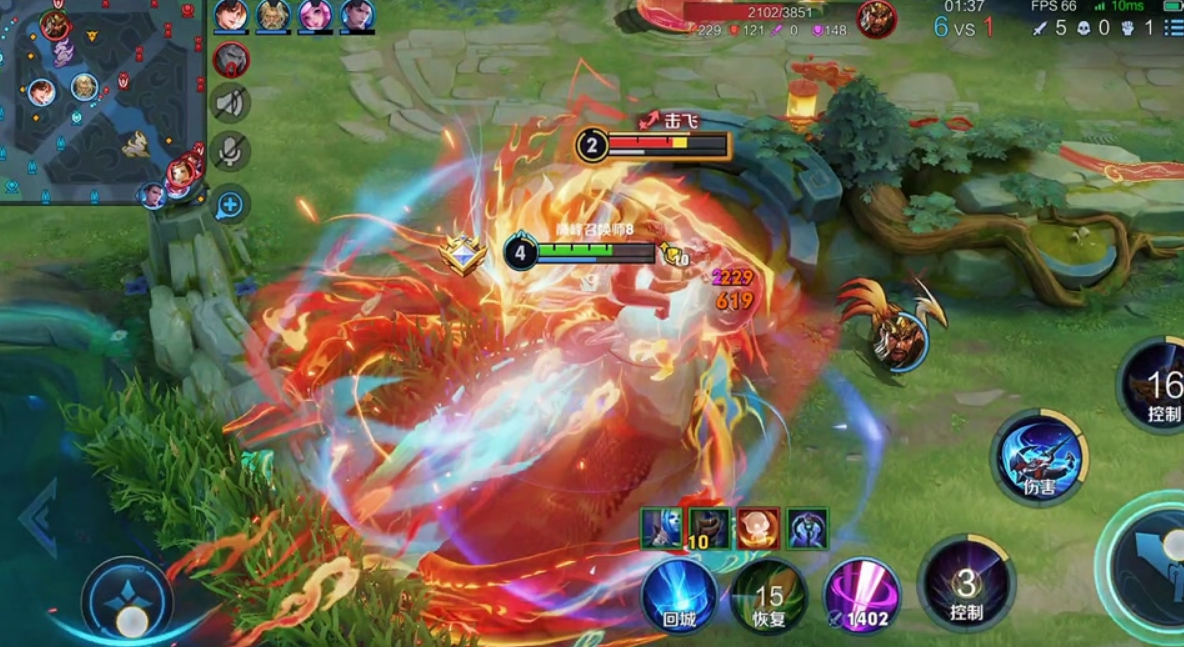Select the white-bearded teammate portrait

(x=272, y=15)
